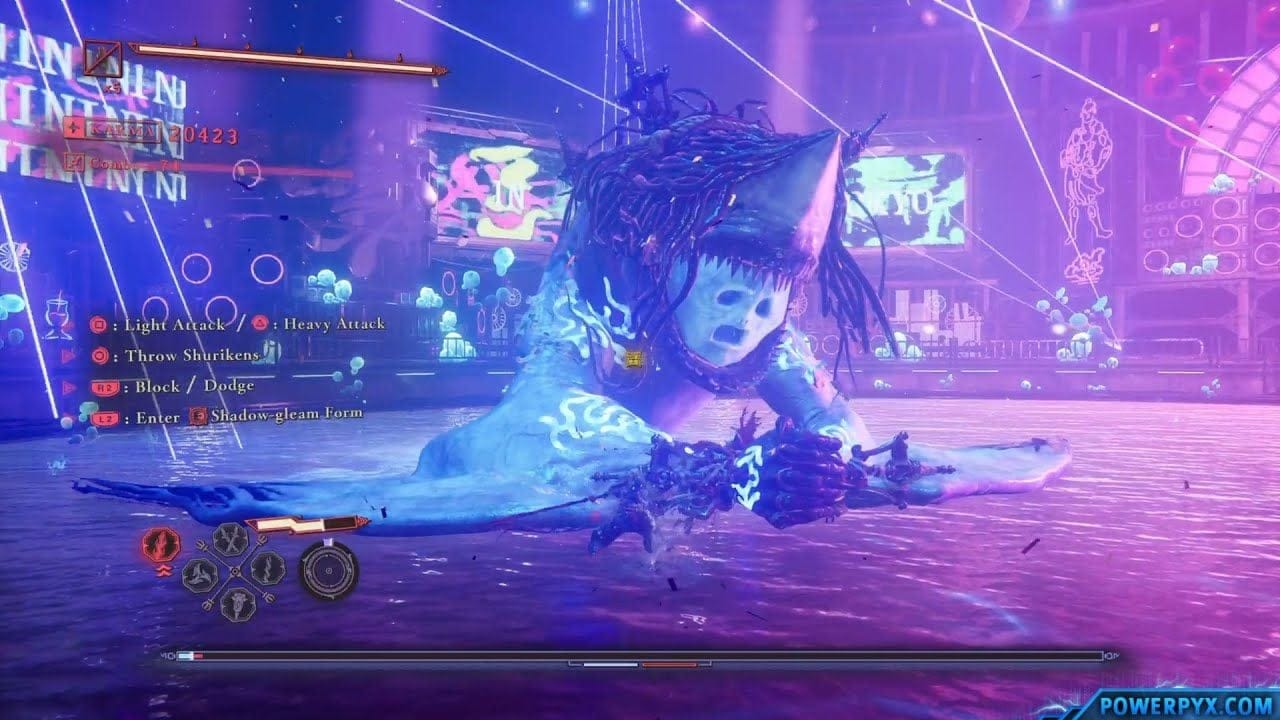Click the center hub of the ability wheel
This screenshot has width=1280, height=720.
235,571
